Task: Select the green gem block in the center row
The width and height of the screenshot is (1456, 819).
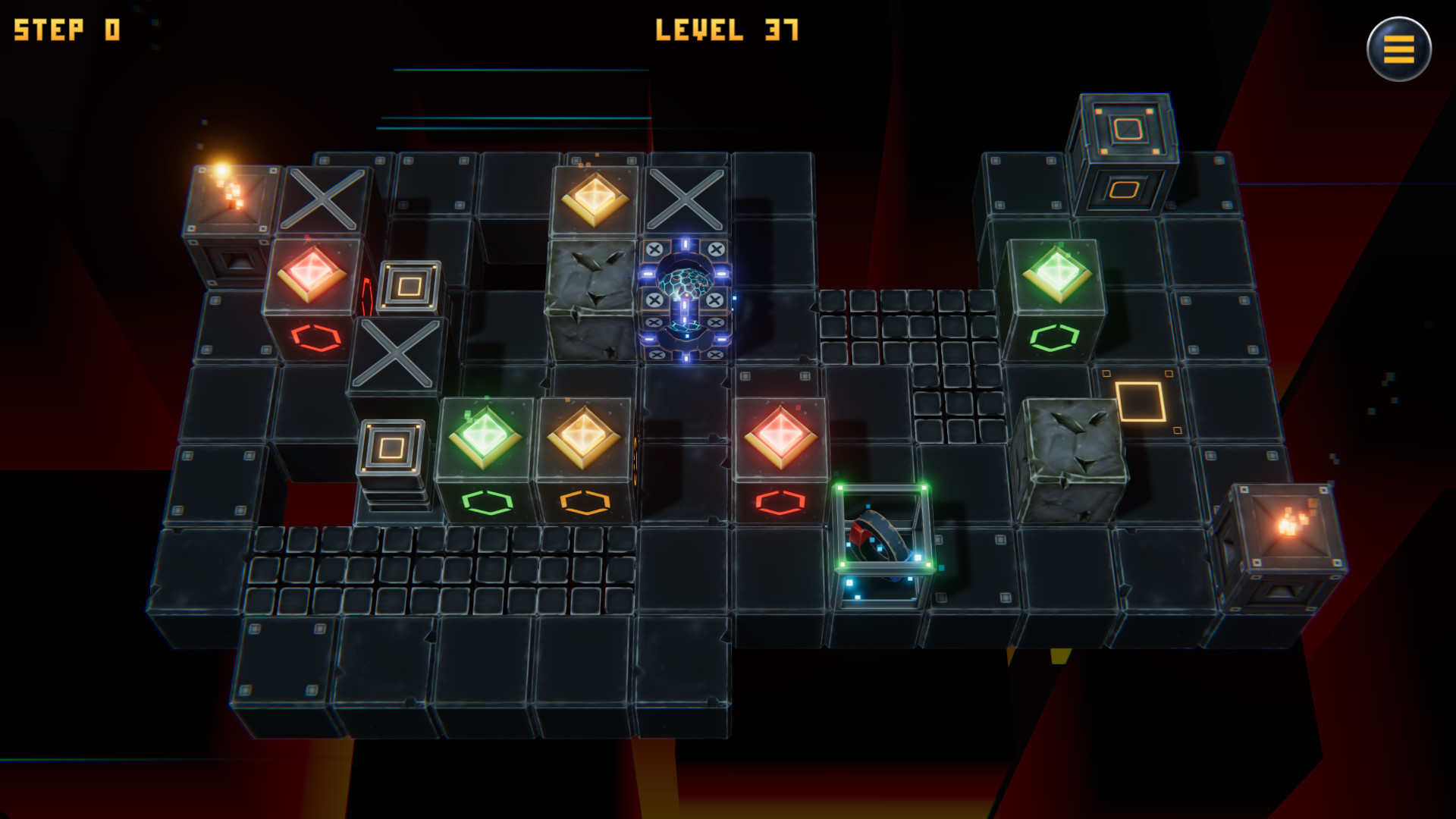Action: point(485,438)
